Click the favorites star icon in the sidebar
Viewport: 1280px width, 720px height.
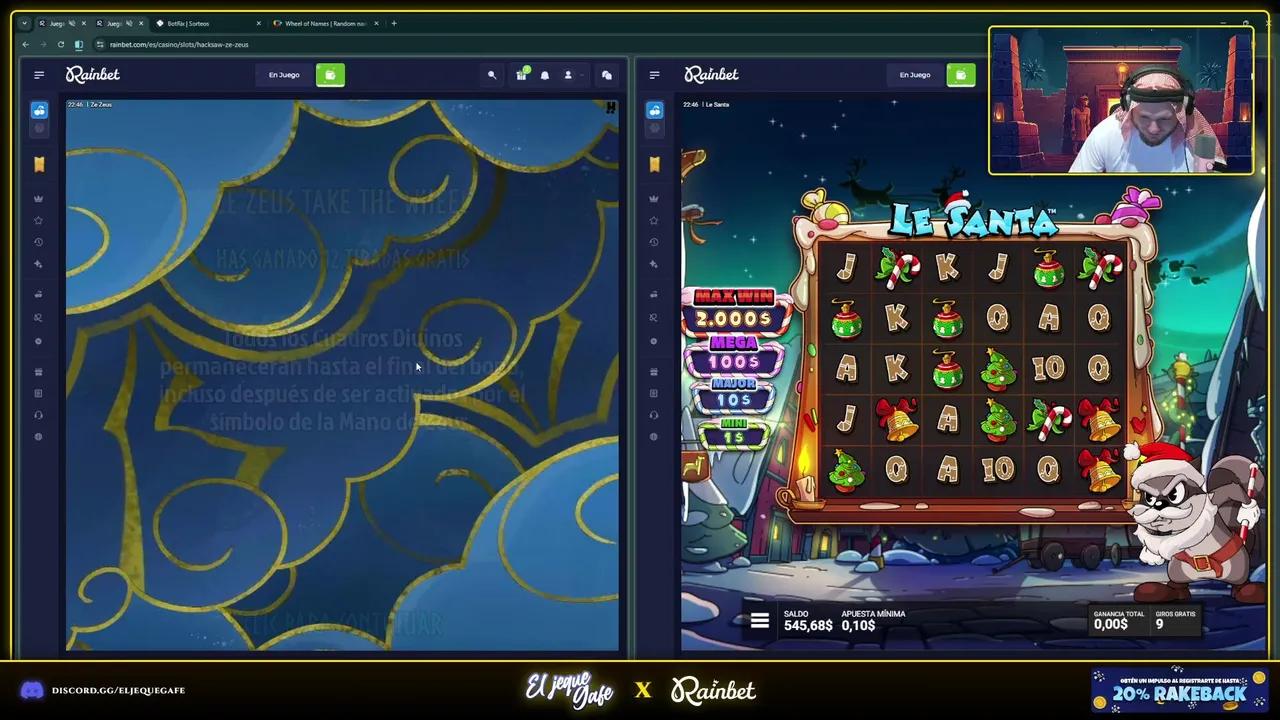pos(39,221)
